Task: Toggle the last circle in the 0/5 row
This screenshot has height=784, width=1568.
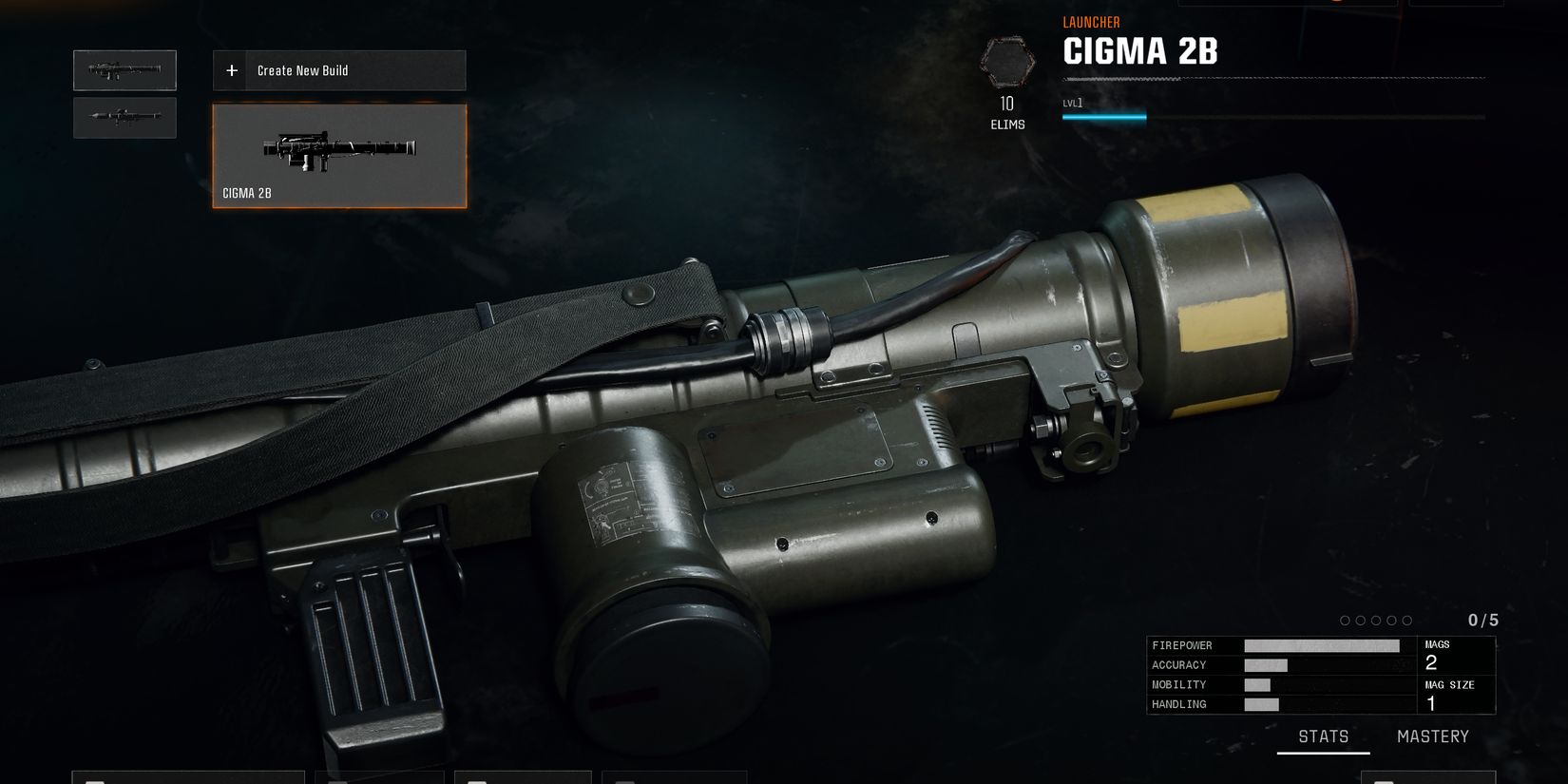Action: click(x=1407, y=620)
